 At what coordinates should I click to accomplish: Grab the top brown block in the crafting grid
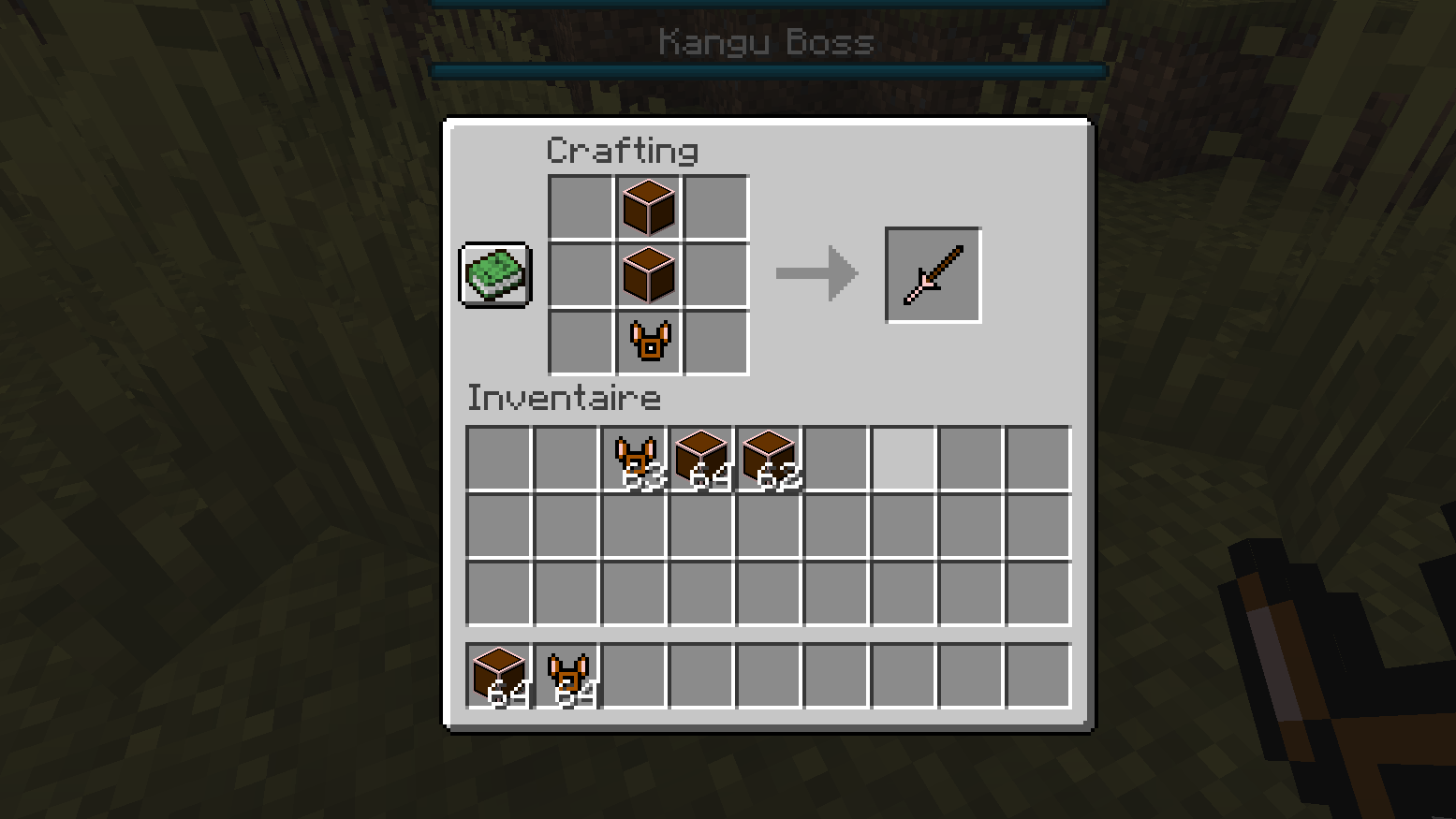pos(647,206)
